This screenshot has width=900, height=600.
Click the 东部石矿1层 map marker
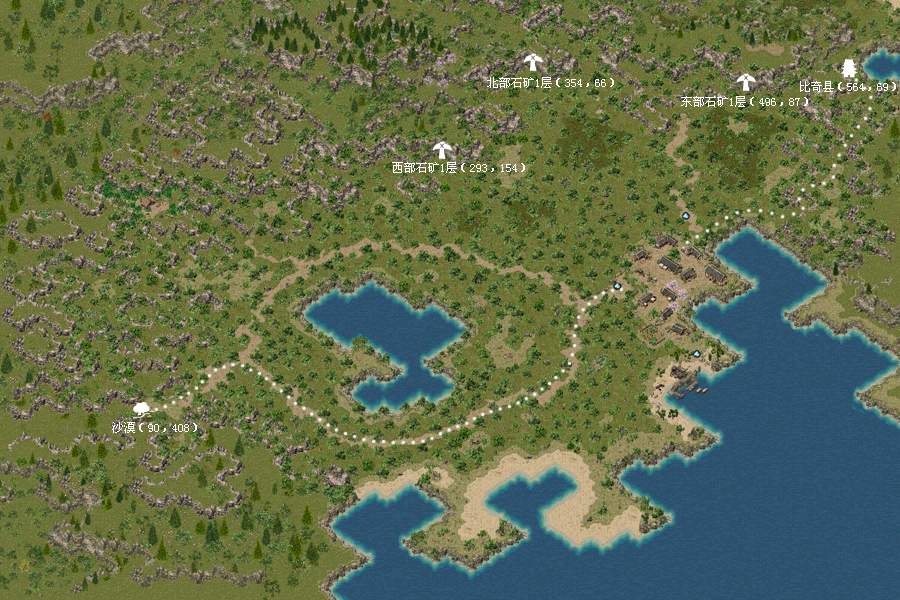745,82
